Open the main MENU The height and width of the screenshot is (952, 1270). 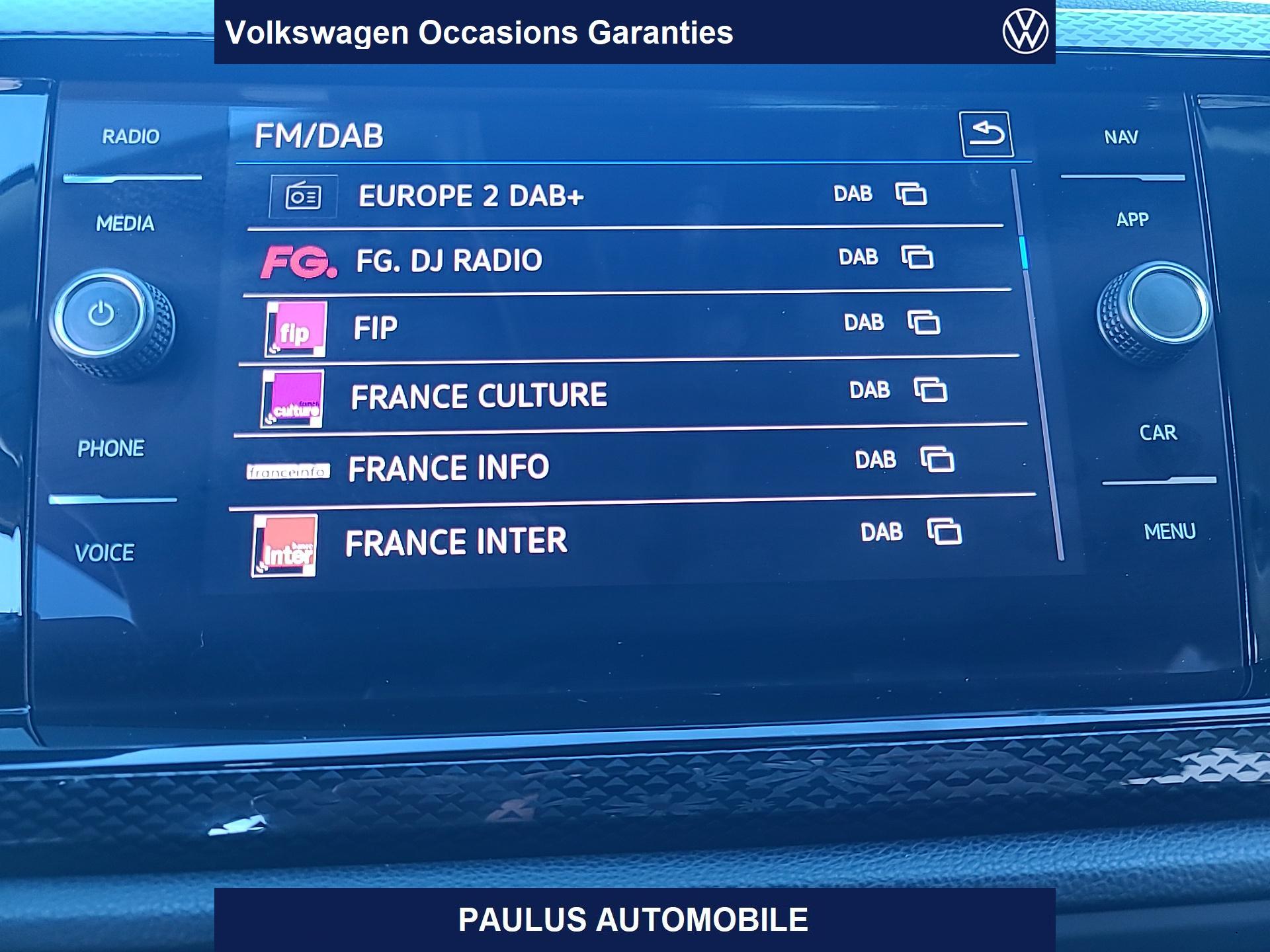point(1169,532)
